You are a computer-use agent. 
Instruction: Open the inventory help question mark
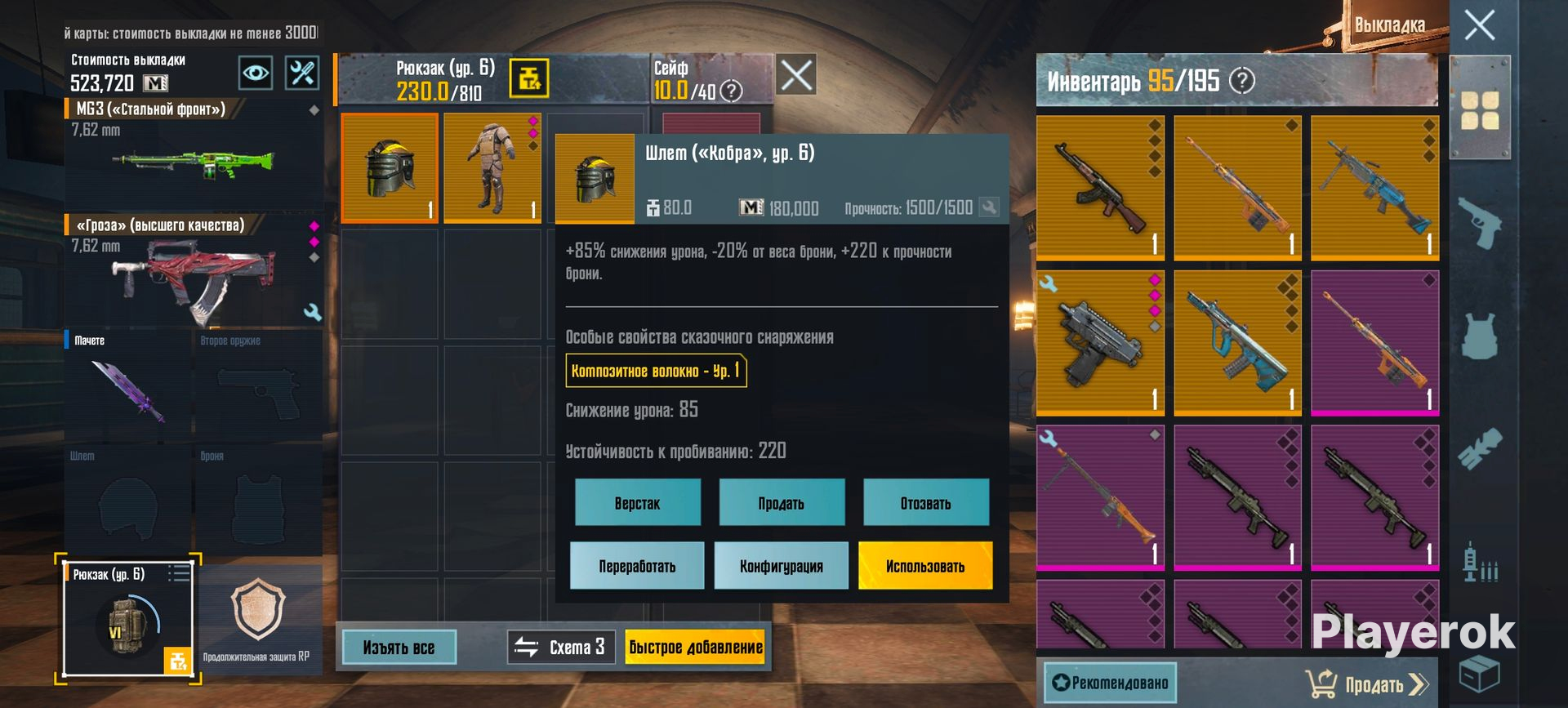[x=1242, y=81]
